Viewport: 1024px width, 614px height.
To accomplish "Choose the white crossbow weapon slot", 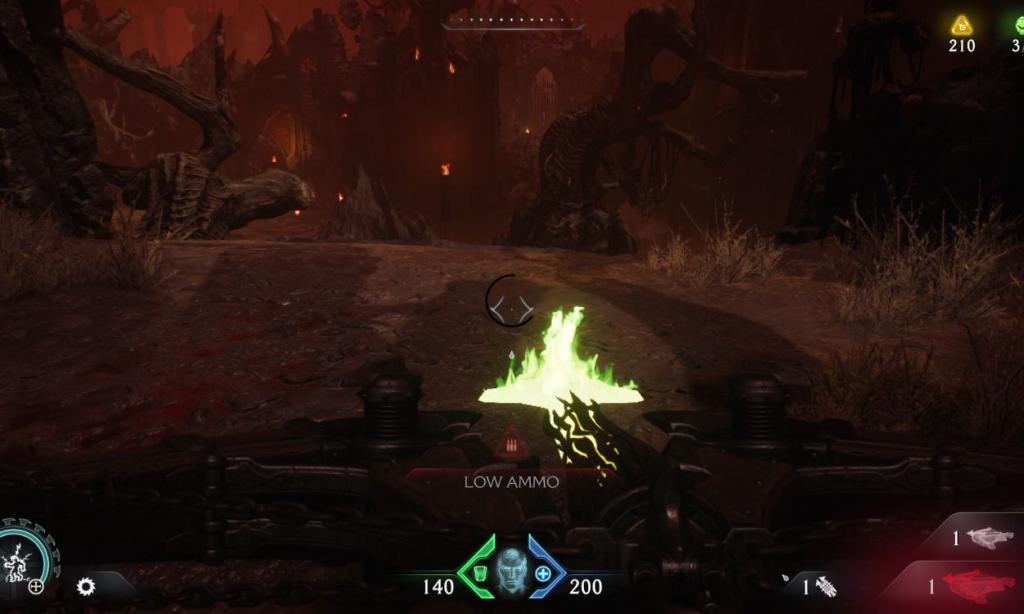I will [x=989, y=538].
